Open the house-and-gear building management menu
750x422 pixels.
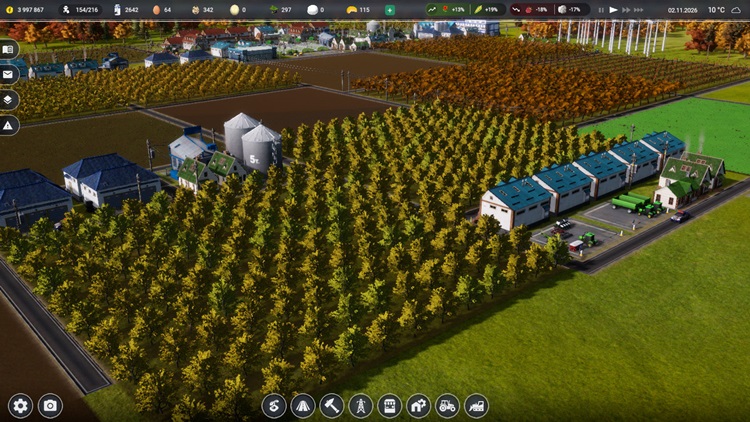418,405
